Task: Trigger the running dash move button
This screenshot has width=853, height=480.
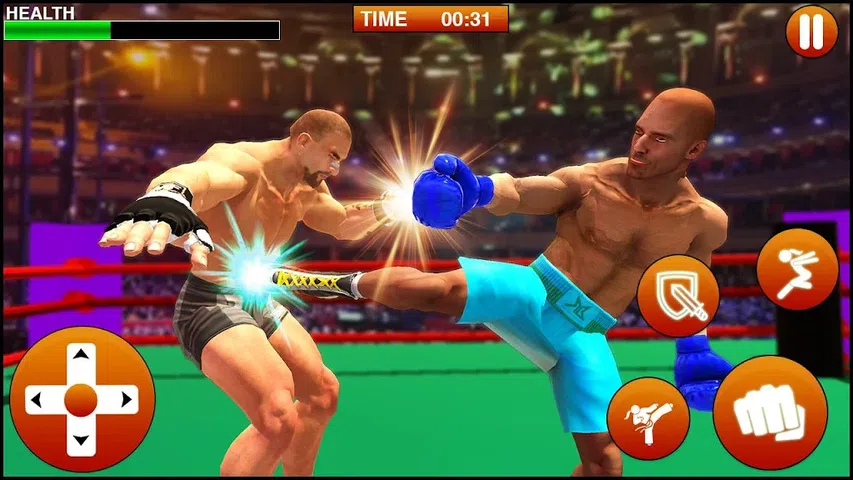Action: 796,269
